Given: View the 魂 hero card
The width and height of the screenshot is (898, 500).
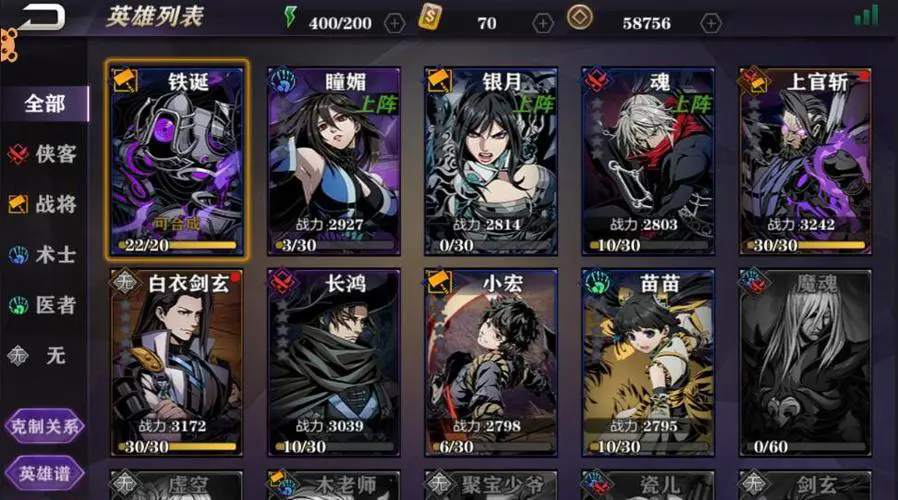Looking at the screenshot, I should point(648,160).
